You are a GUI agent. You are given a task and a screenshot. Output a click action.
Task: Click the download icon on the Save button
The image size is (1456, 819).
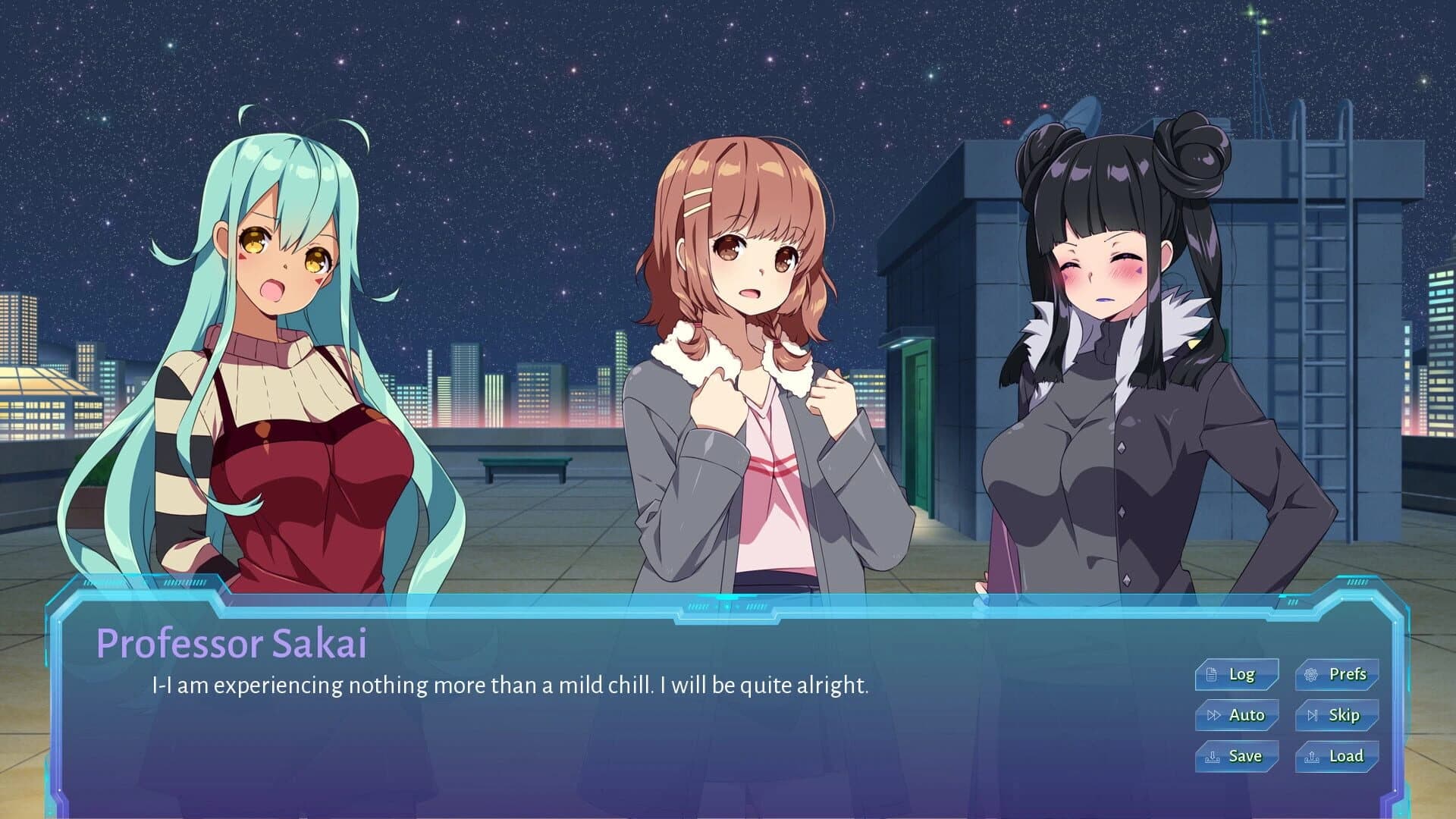(1214, 755)
